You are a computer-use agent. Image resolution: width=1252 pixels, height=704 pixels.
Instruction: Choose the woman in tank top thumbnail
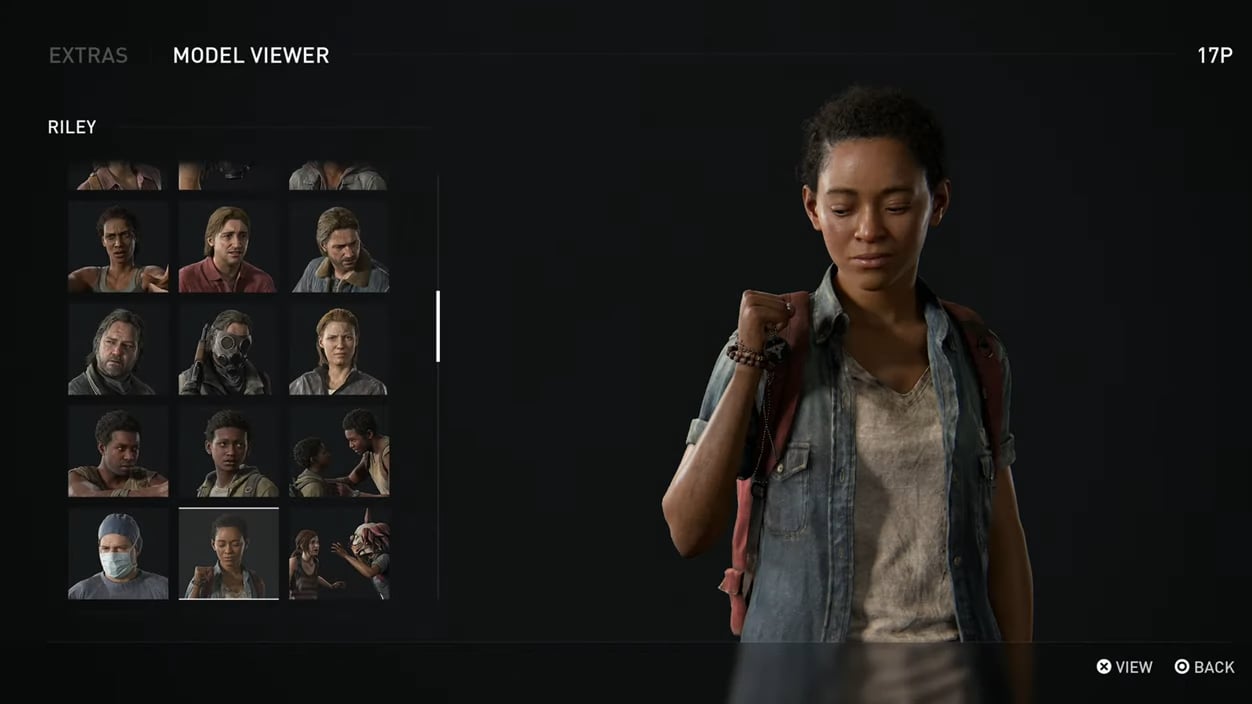pyautogui.click(x=118, y=247)
